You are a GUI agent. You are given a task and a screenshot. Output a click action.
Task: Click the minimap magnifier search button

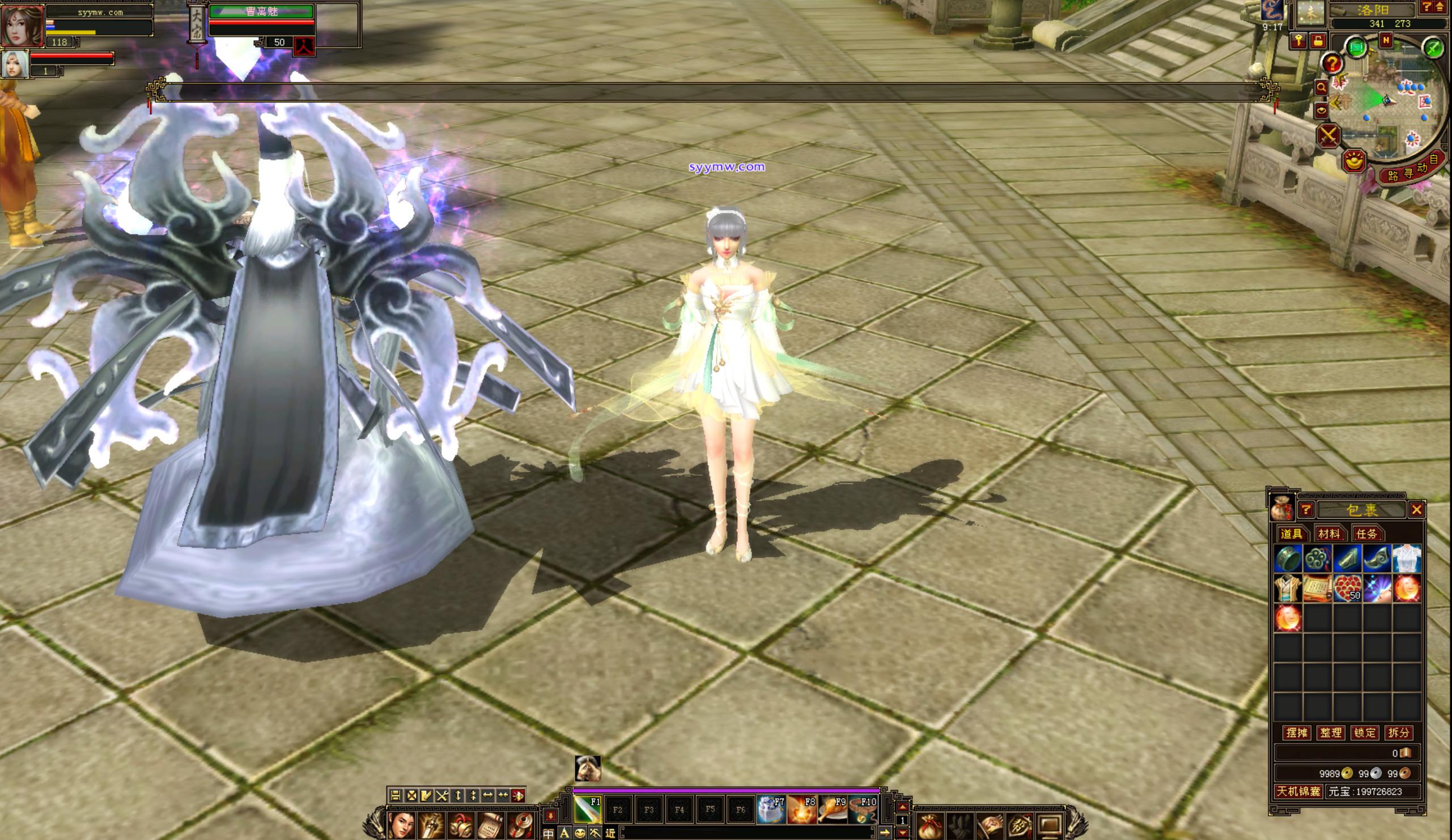coord(1321,88)
